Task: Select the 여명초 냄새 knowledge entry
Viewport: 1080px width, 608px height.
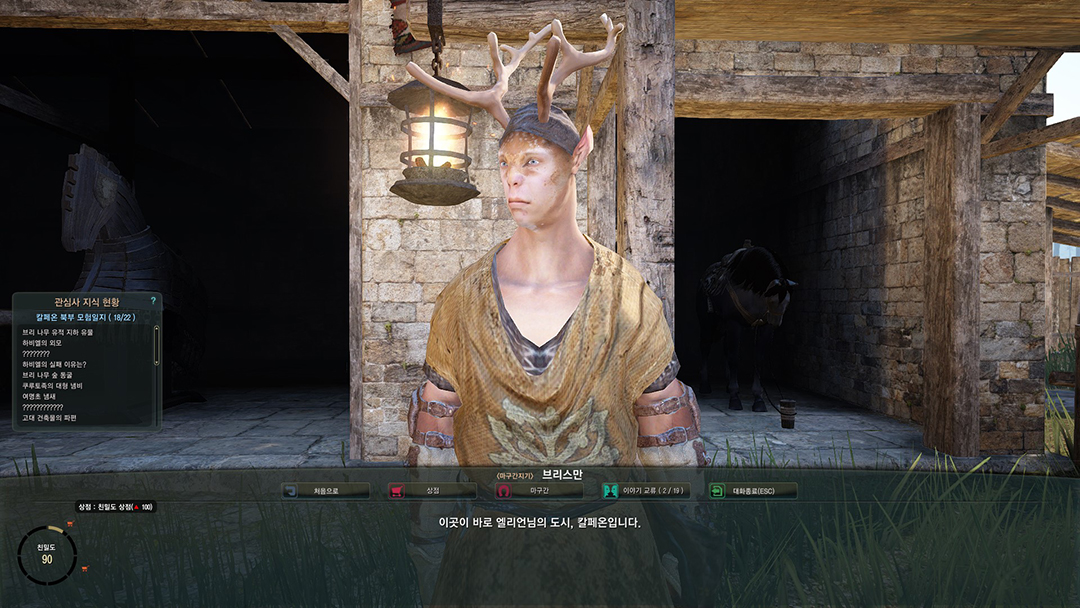Action: pos(38,397)
